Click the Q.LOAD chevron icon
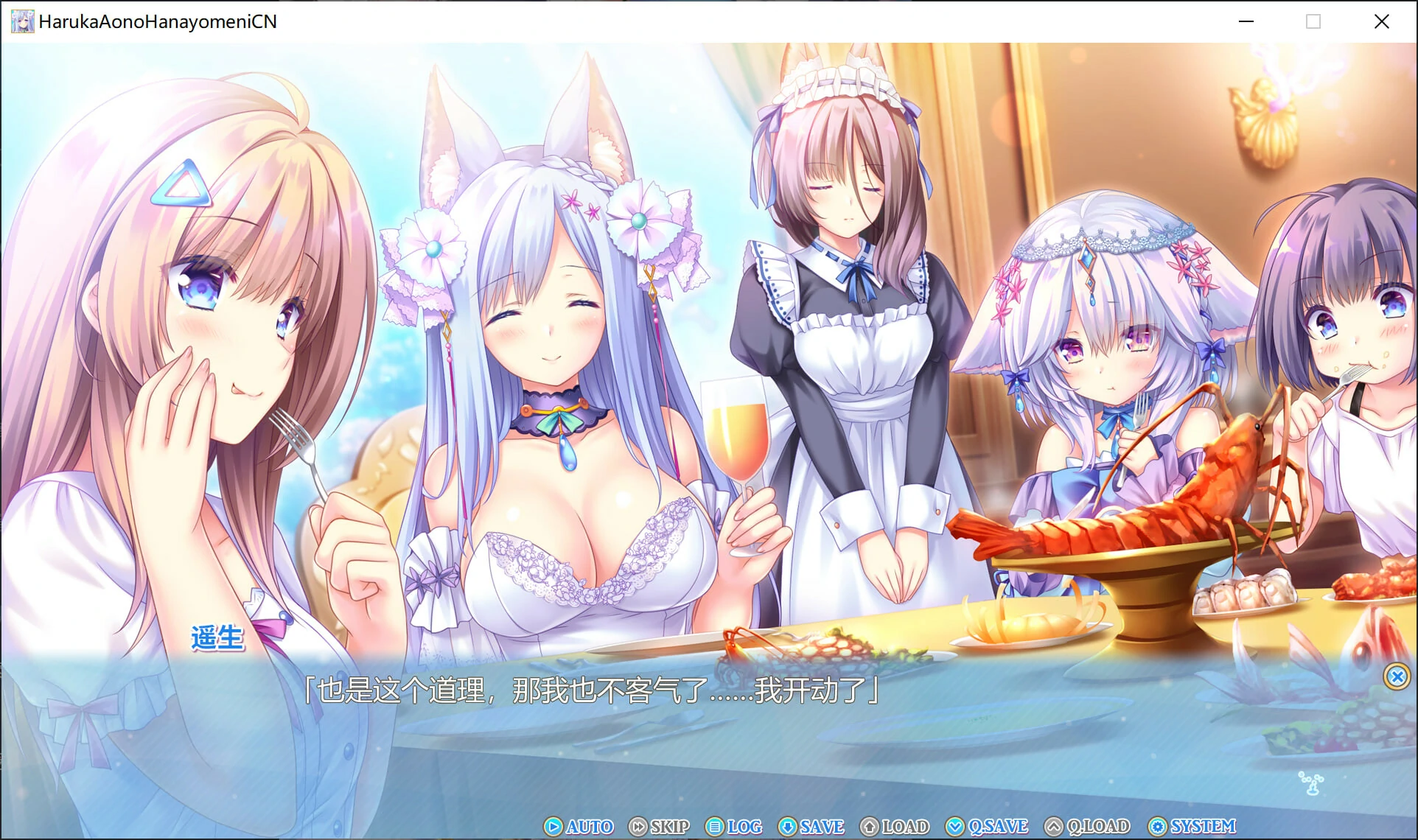1418x840 pixels. pos(1055,827)
